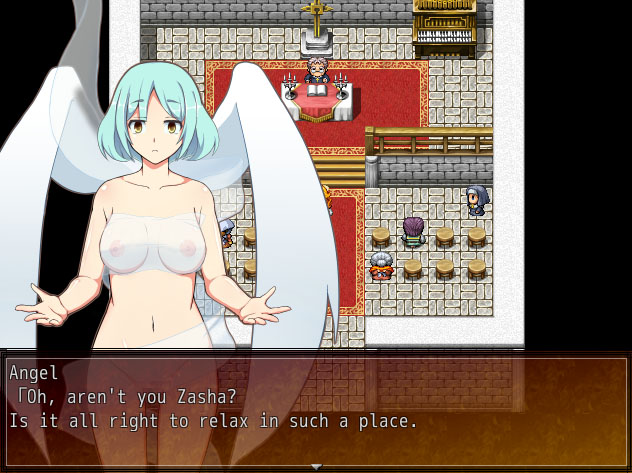This screenshot has width=632, height=473.
Task: Click the dialogue continue arrow indicator
Action: pyautogui.click(x=316, y=466)
